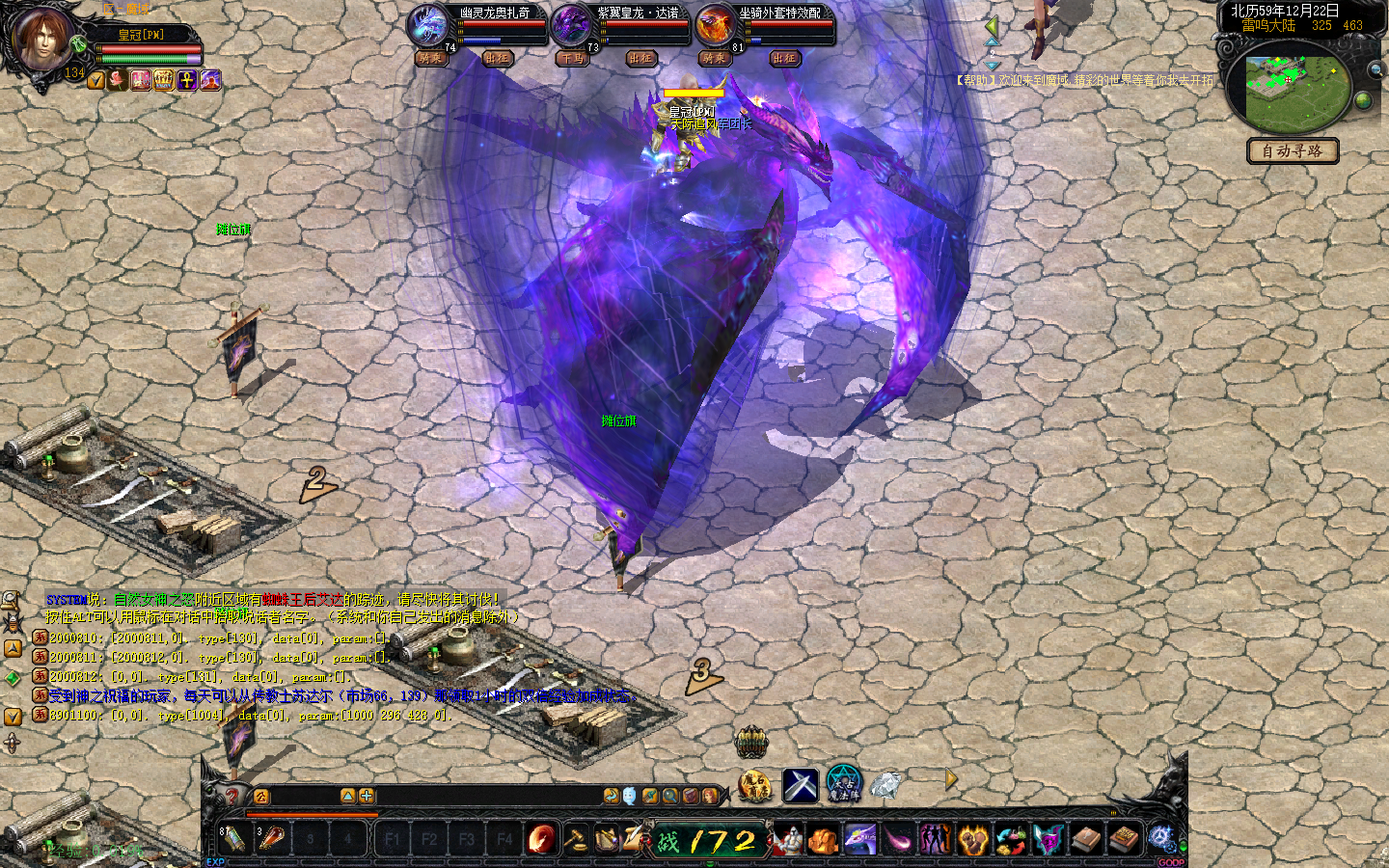Image resolution: width=1389 pixels, height=868 pixels.
Task: Click the white armored knight menu icon
Action: coord(788,839)
